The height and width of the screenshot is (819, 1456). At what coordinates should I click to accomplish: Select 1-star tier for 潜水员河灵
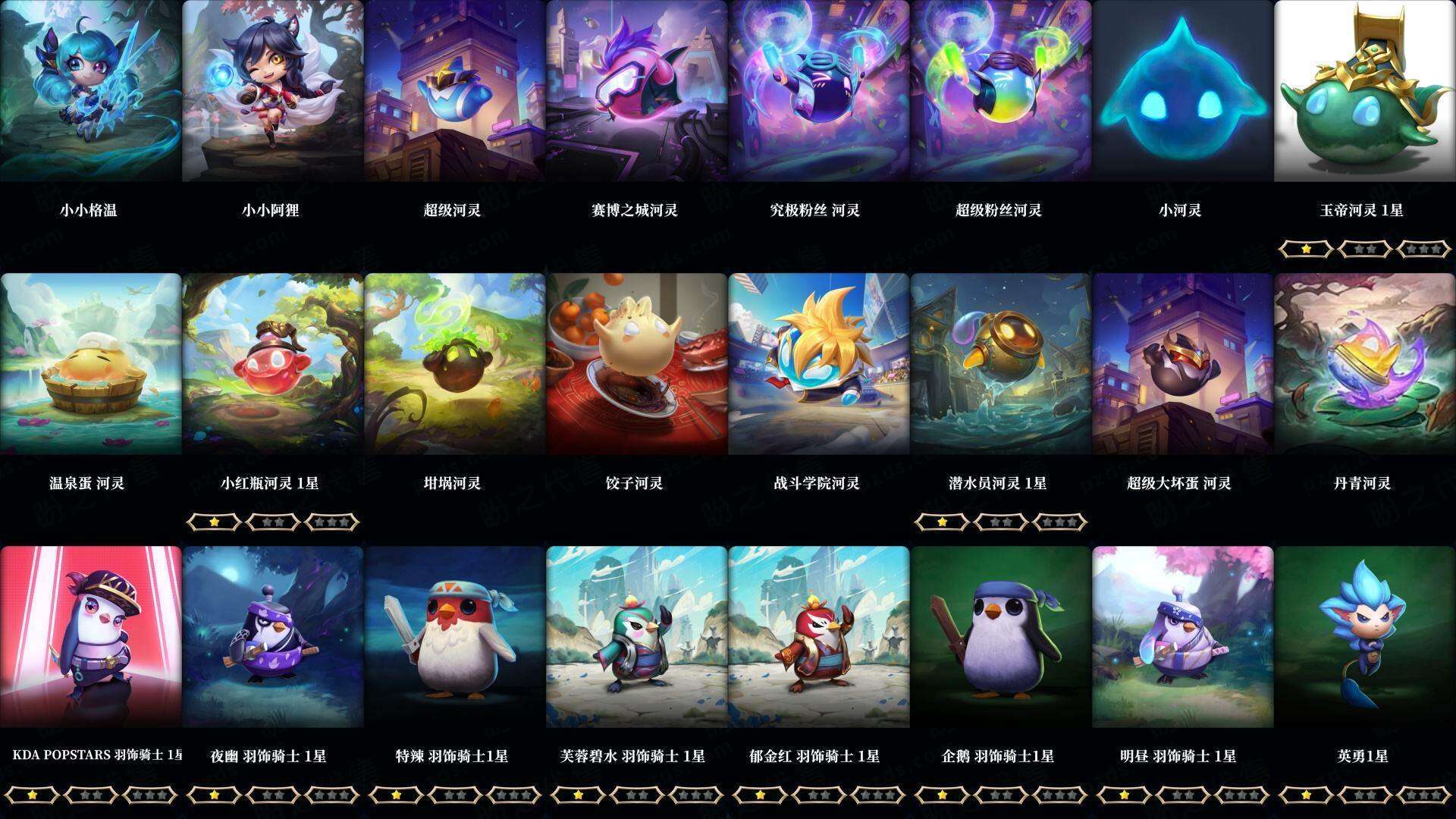click(943, 522)
